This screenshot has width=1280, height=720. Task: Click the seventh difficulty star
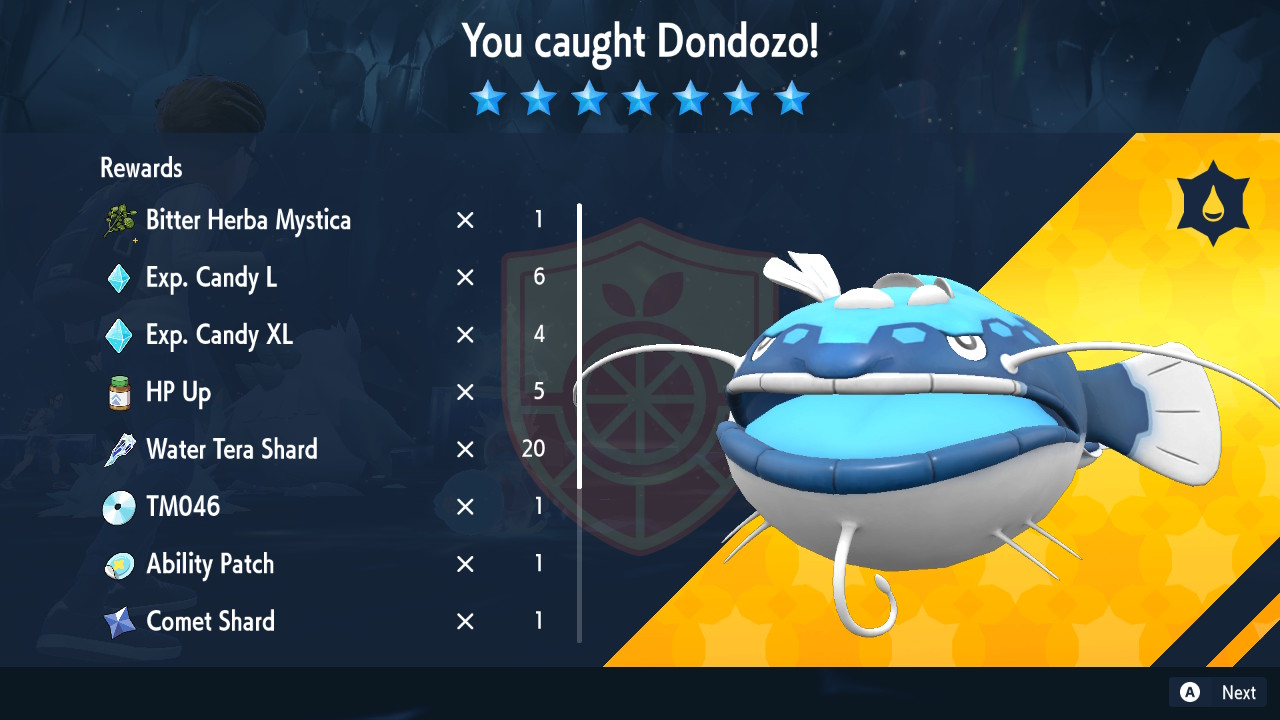pos(792,98)
